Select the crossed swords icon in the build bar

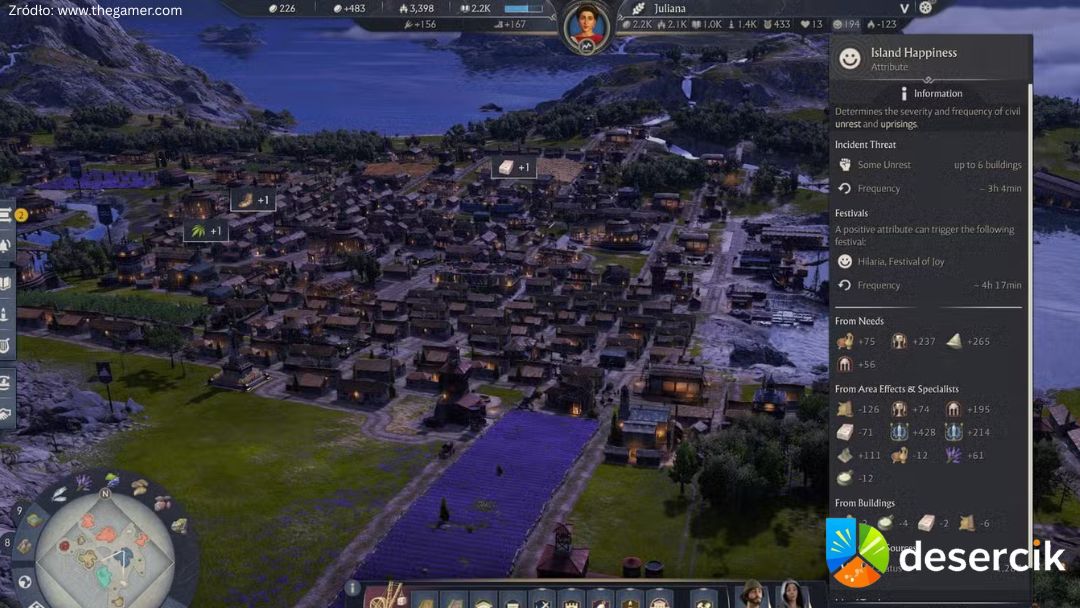pyautogui.click(x=542, y=600)
